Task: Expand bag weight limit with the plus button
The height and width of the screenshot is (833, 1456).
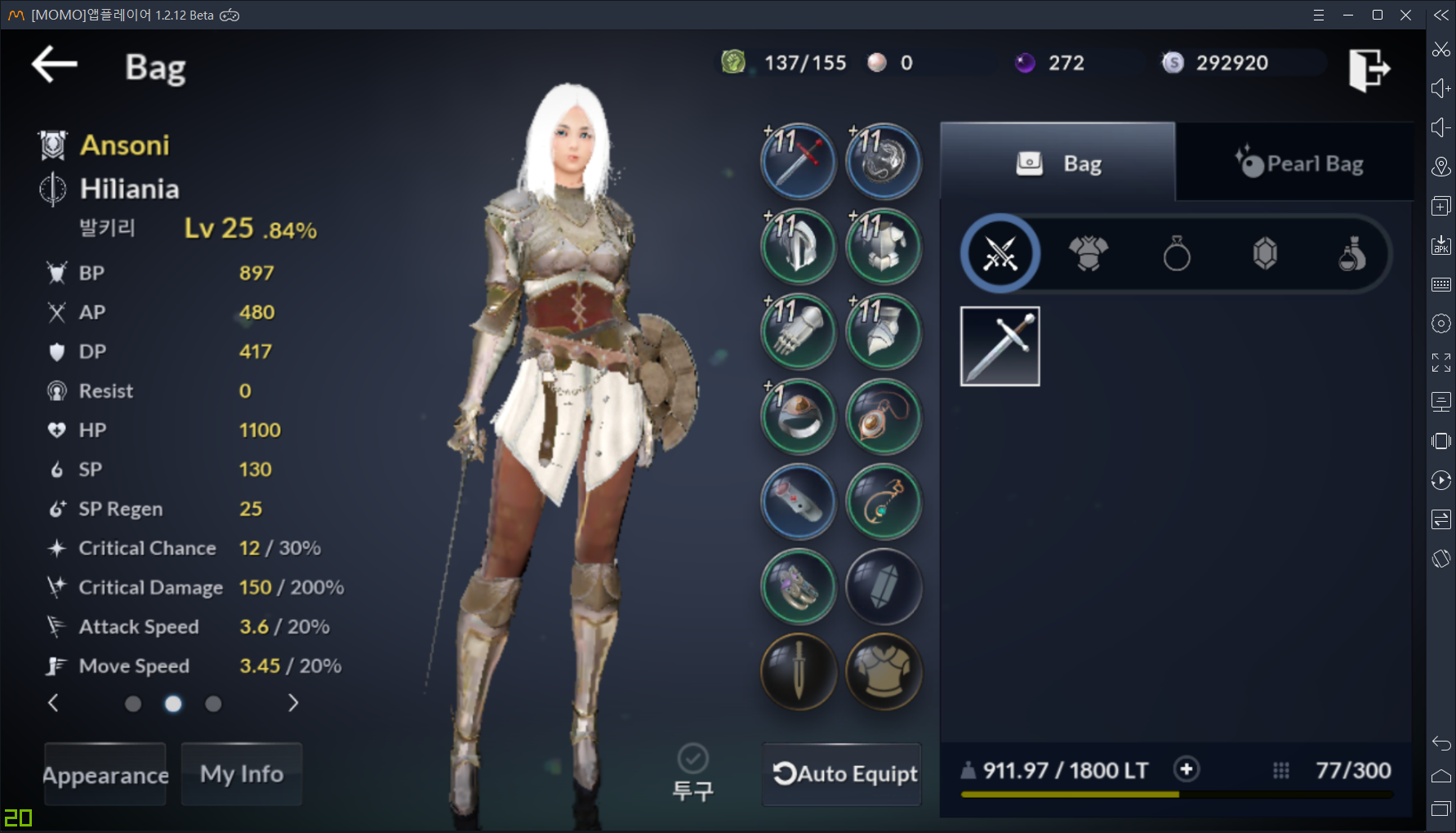Action: coord(1187,769)
